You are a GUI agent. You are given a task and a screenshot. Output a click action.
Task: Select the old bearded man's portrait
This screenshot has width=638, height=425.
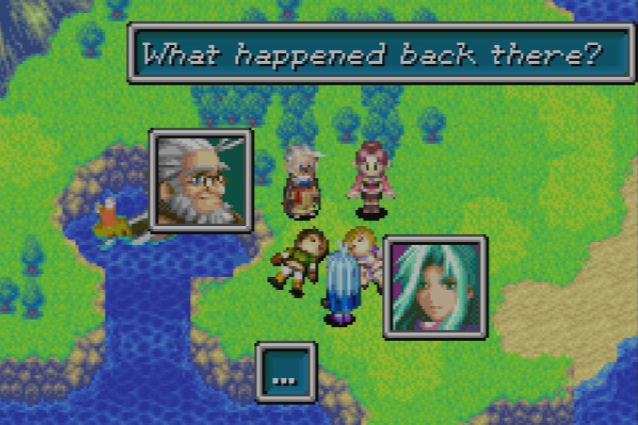[x=201, y=181]
